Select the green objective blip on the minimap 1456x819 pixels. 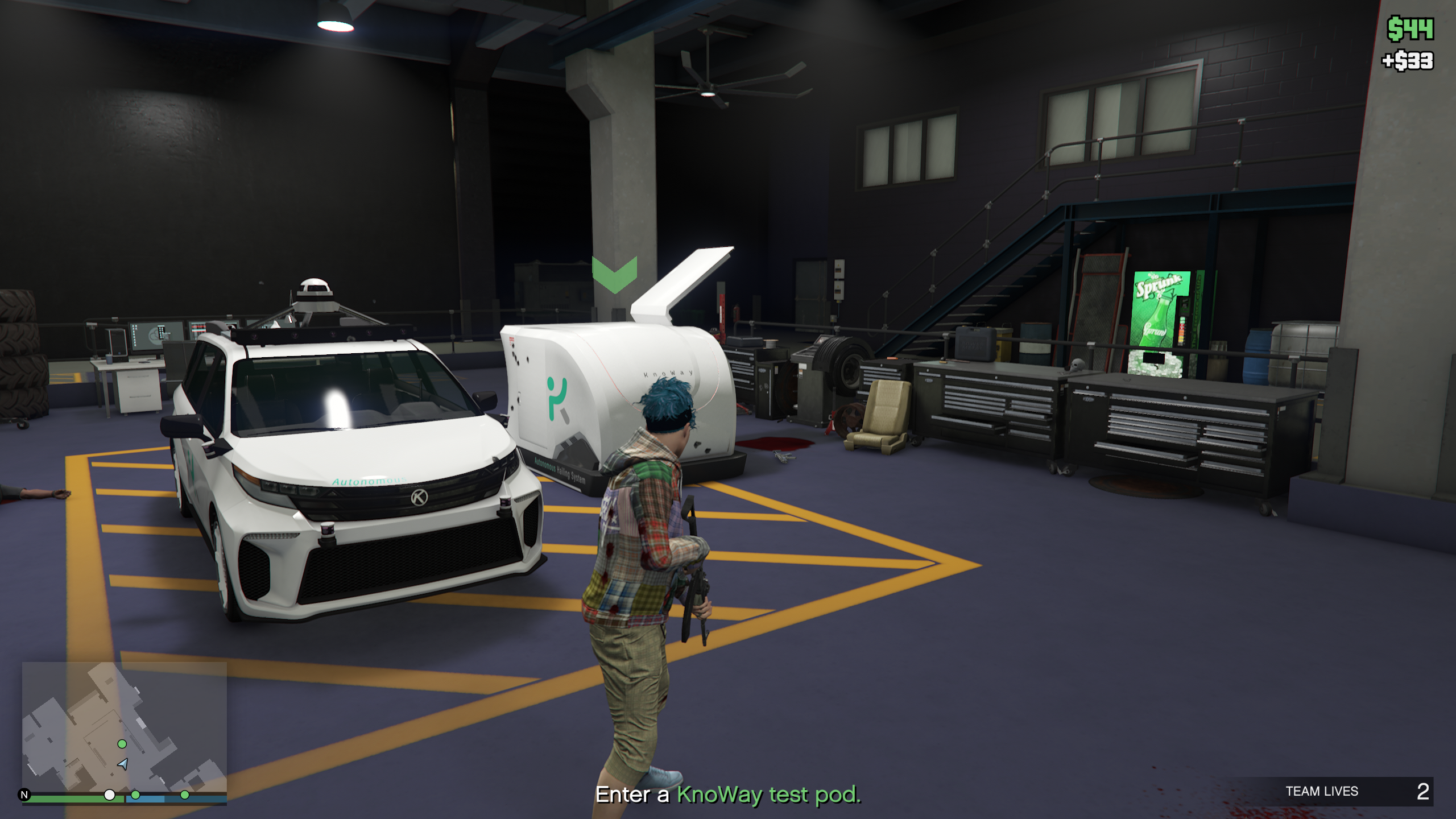tap(122, 744)
